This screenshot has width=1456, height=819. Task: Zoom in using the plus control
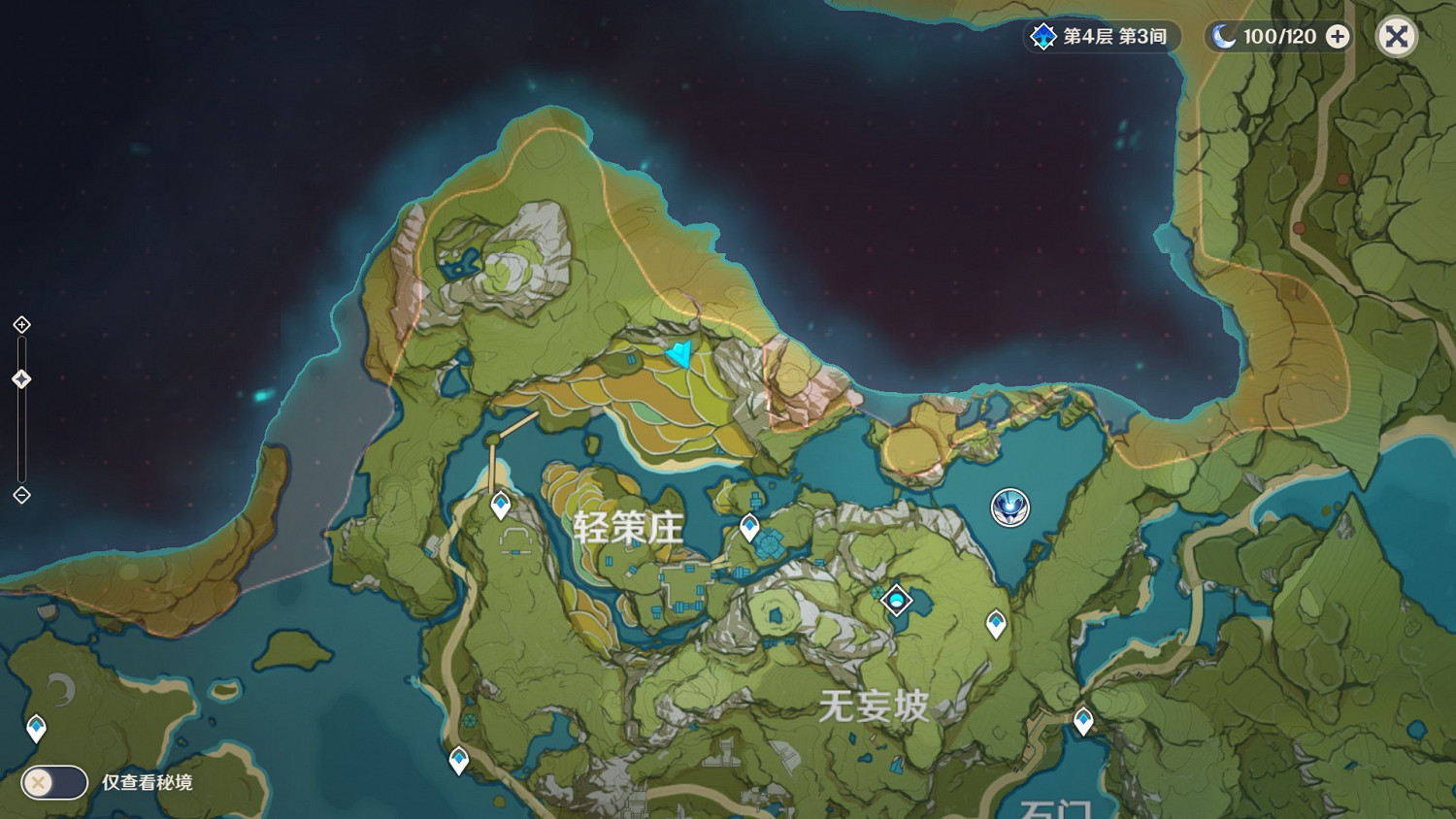coord(19,324)
